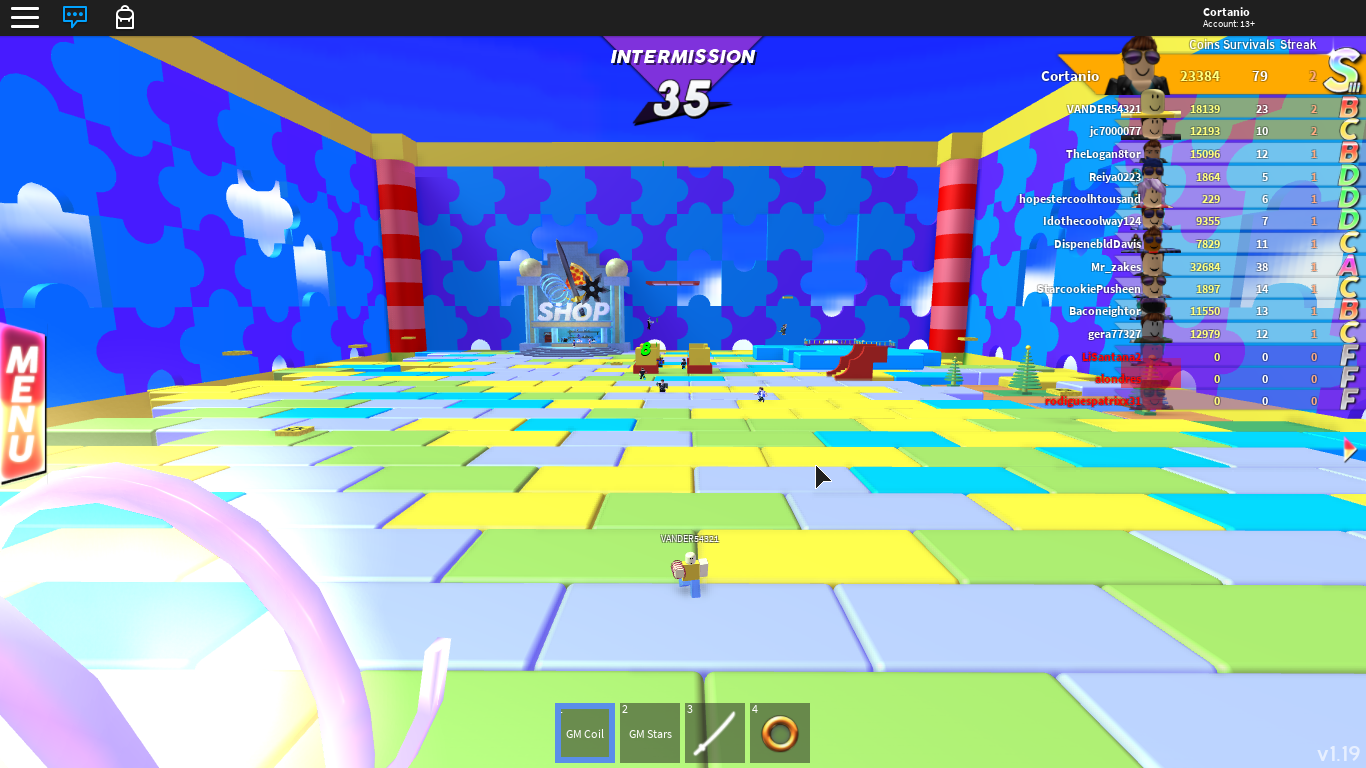
Task: Open the backpack inventory icon
Action: point(124,17)
